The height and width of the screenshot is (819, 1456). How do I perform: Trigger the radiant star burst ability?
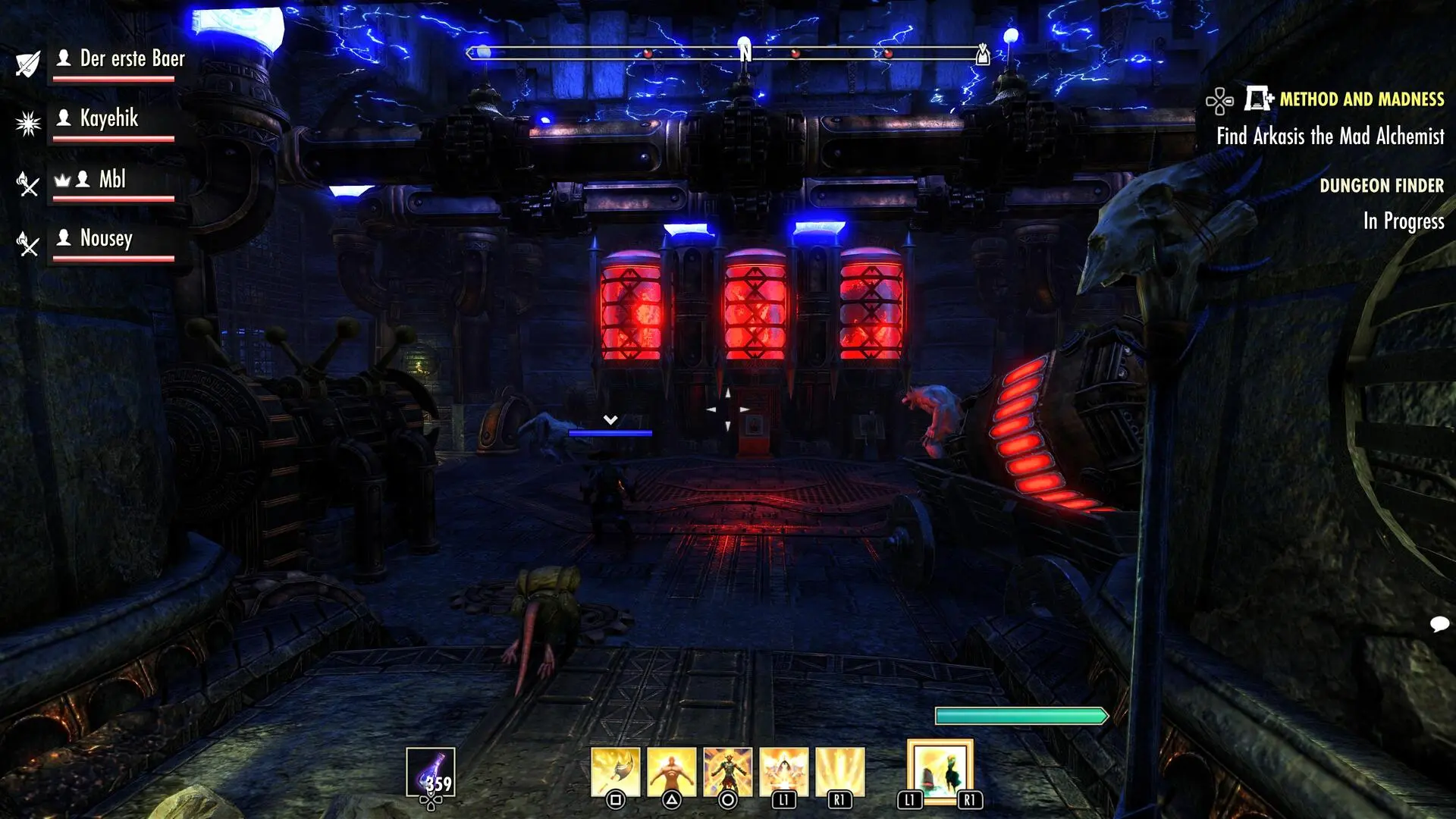[x=783, y=772]
